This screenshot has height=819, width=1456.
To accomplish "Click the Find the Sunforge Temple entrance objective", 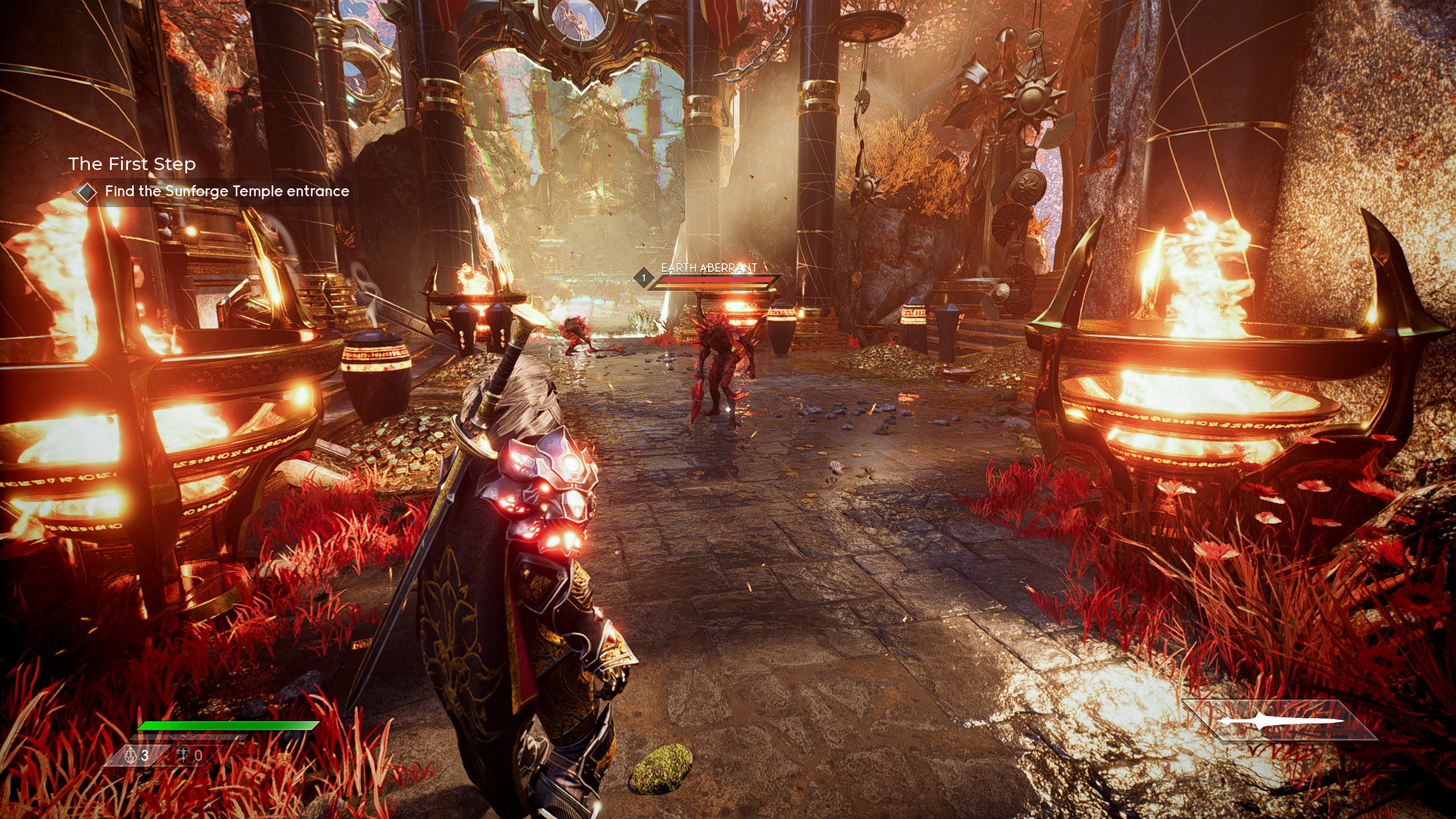I will point(226,192).
